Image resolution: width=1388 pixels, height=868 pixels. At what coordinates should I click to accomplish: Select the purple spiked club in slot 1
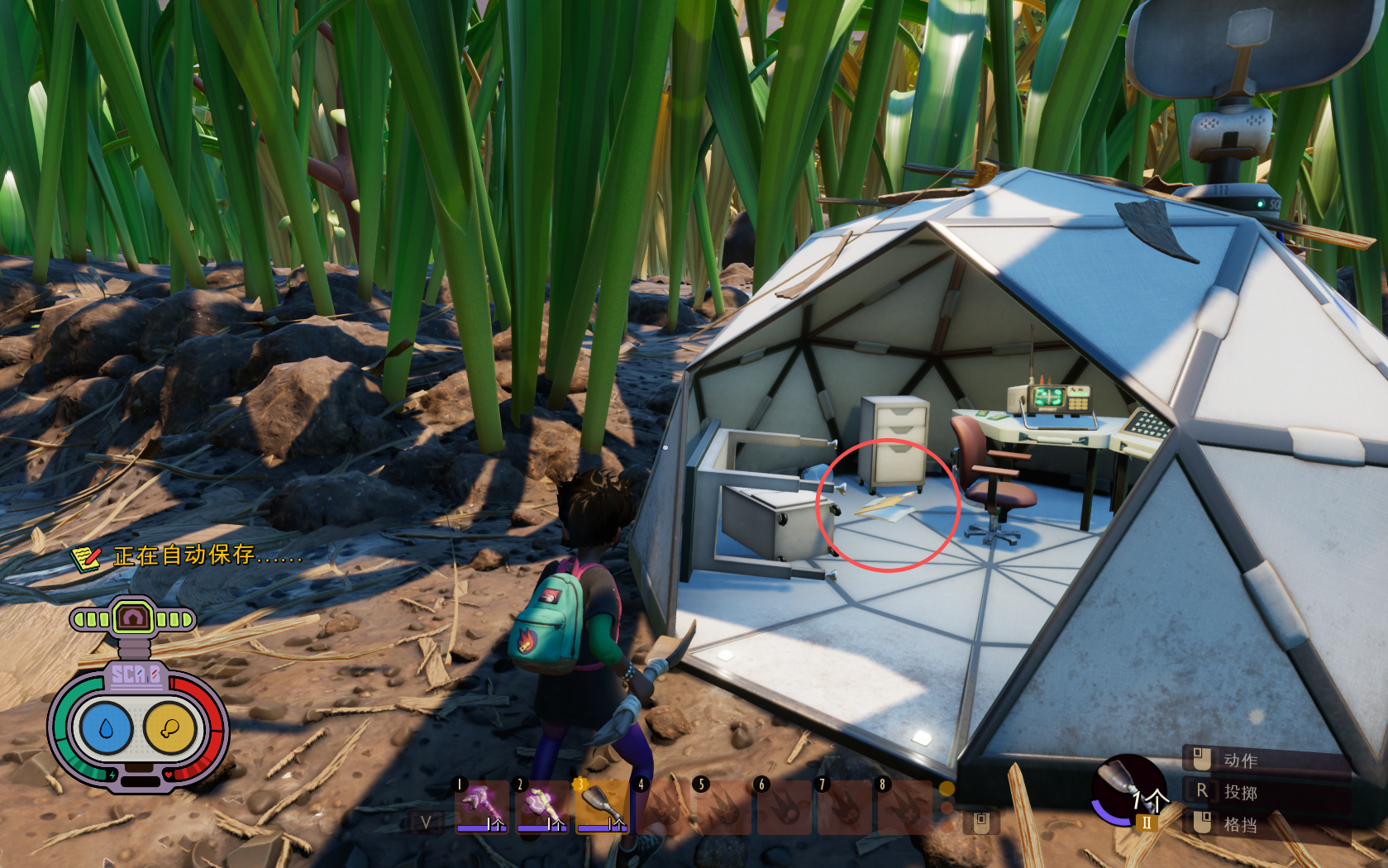tap(481, 806)
